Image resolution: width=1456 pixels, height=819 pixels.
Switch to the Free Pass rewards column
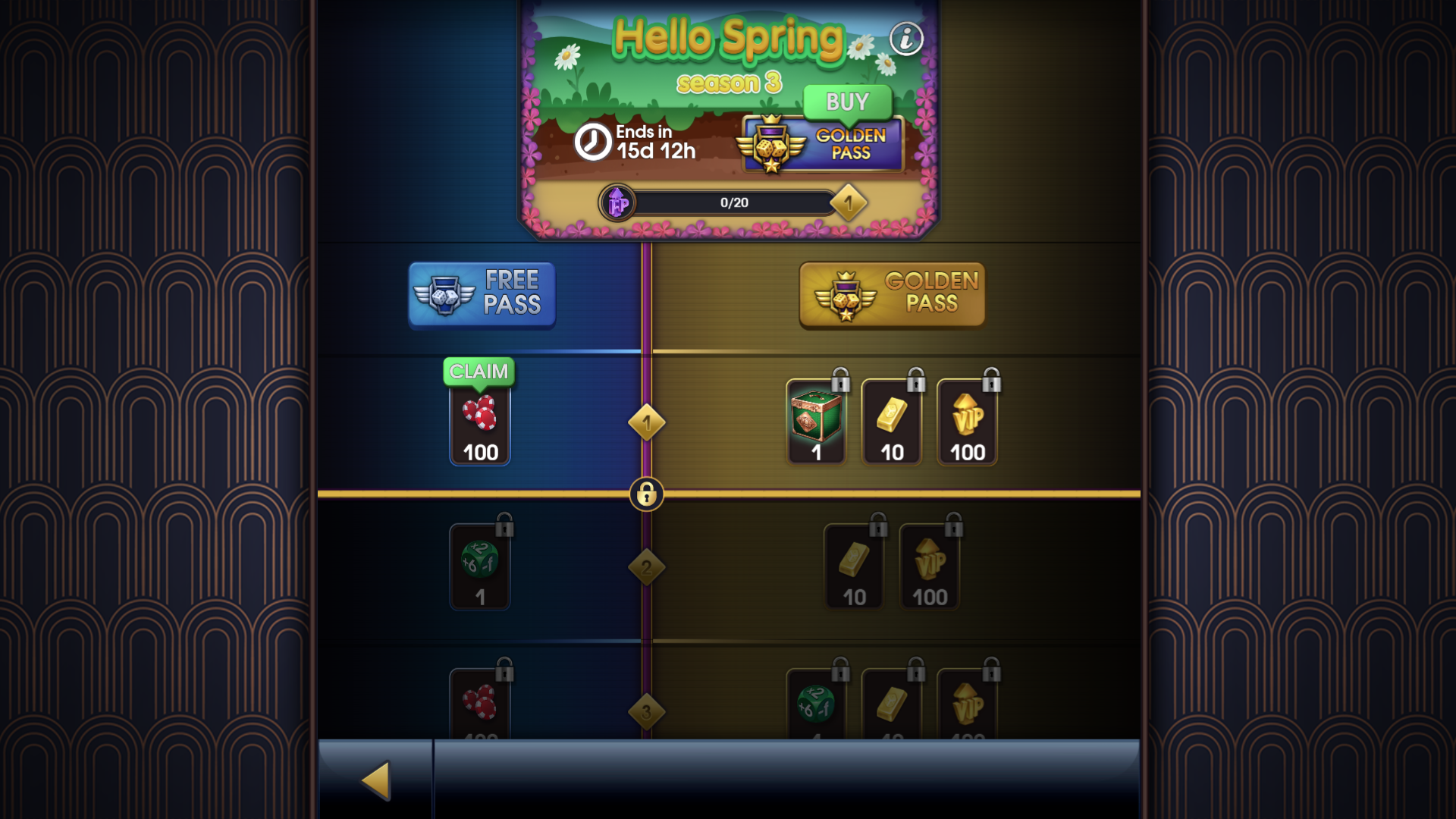tap(482, 294)
